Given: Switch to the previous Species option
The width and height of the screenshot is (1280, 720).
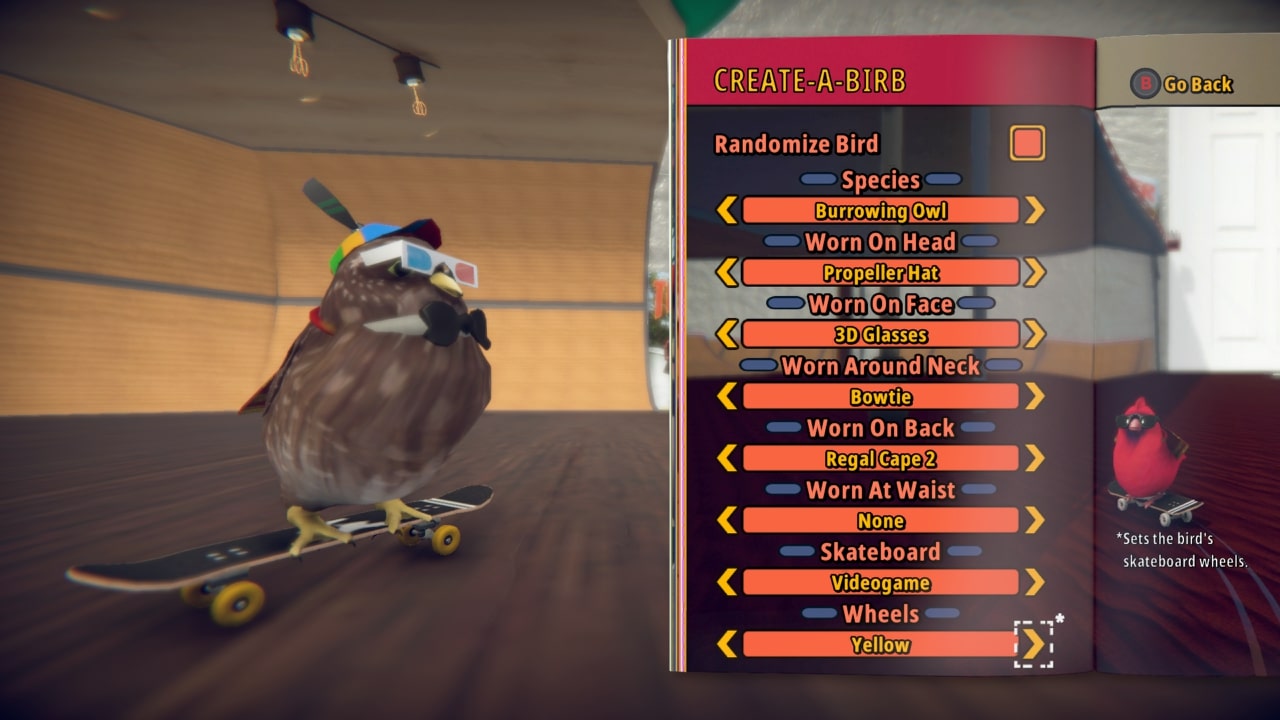Looking at the screenshot, I should [x=727, y=210].
